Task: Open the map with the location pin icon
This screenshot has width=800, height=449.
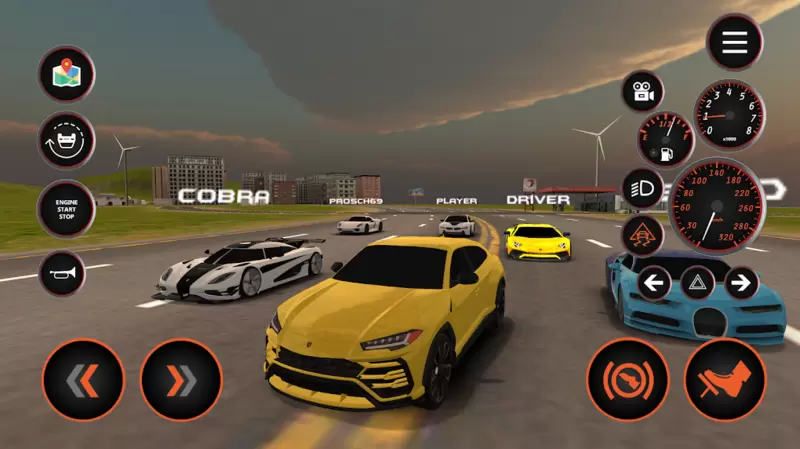Action: click(x=67, y=73)
